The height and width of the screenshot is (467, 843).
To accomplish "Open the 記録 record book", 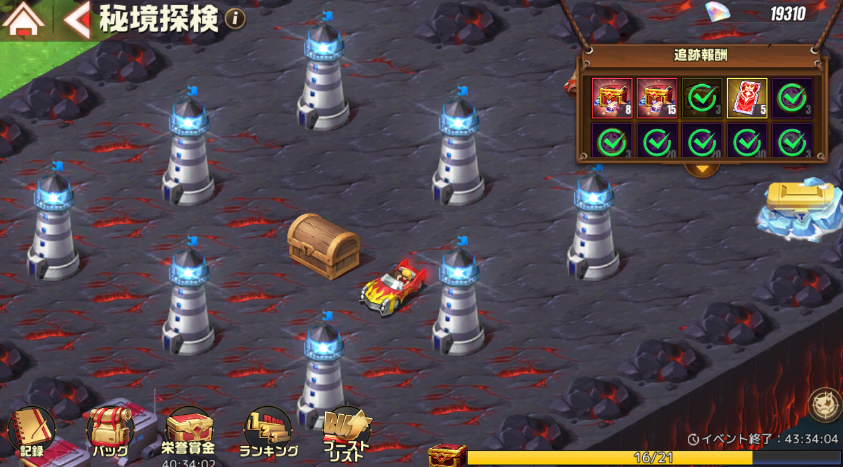I will point(28,431).
